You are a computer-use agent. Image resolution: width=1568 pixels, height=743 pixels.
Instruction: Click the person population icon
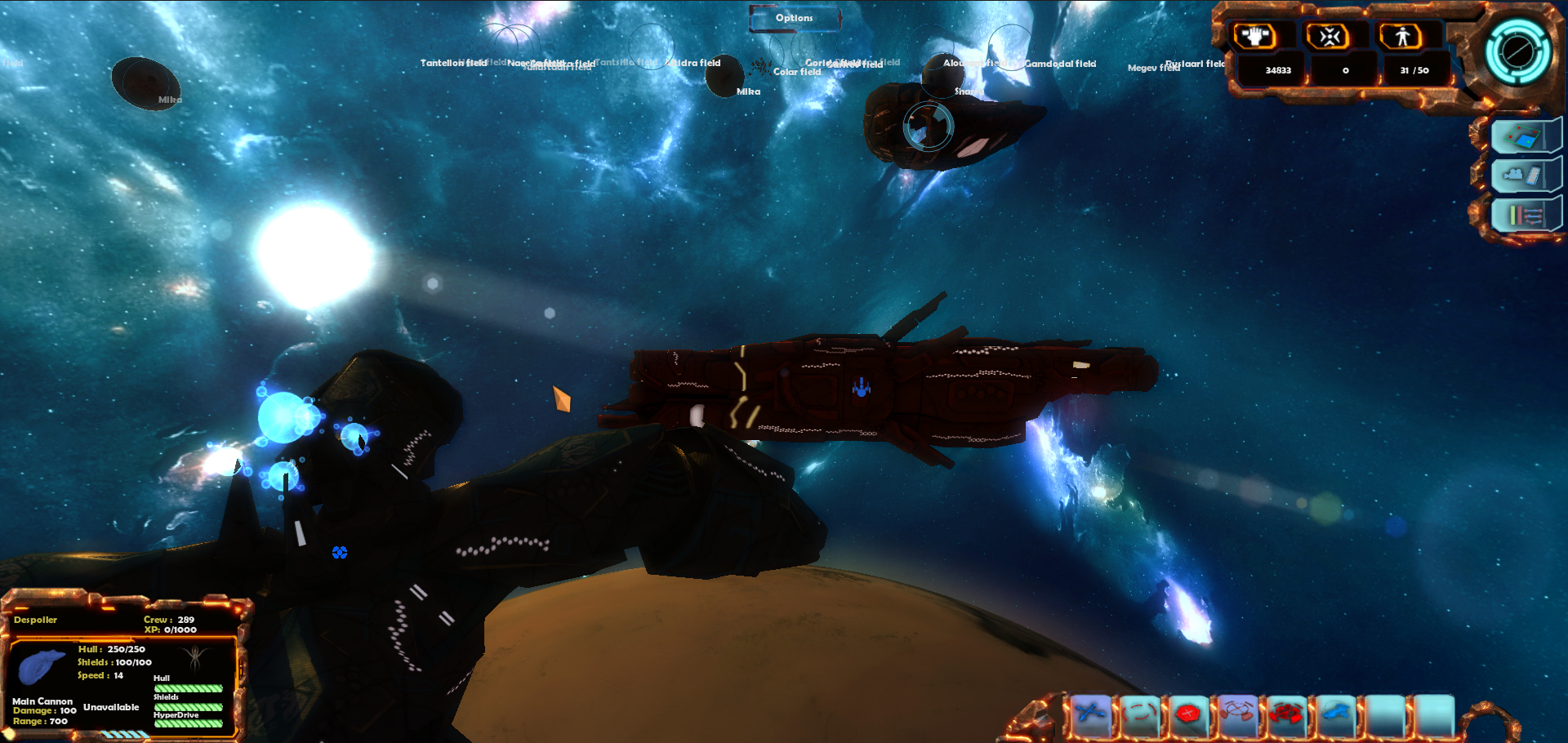point(1402,37)
